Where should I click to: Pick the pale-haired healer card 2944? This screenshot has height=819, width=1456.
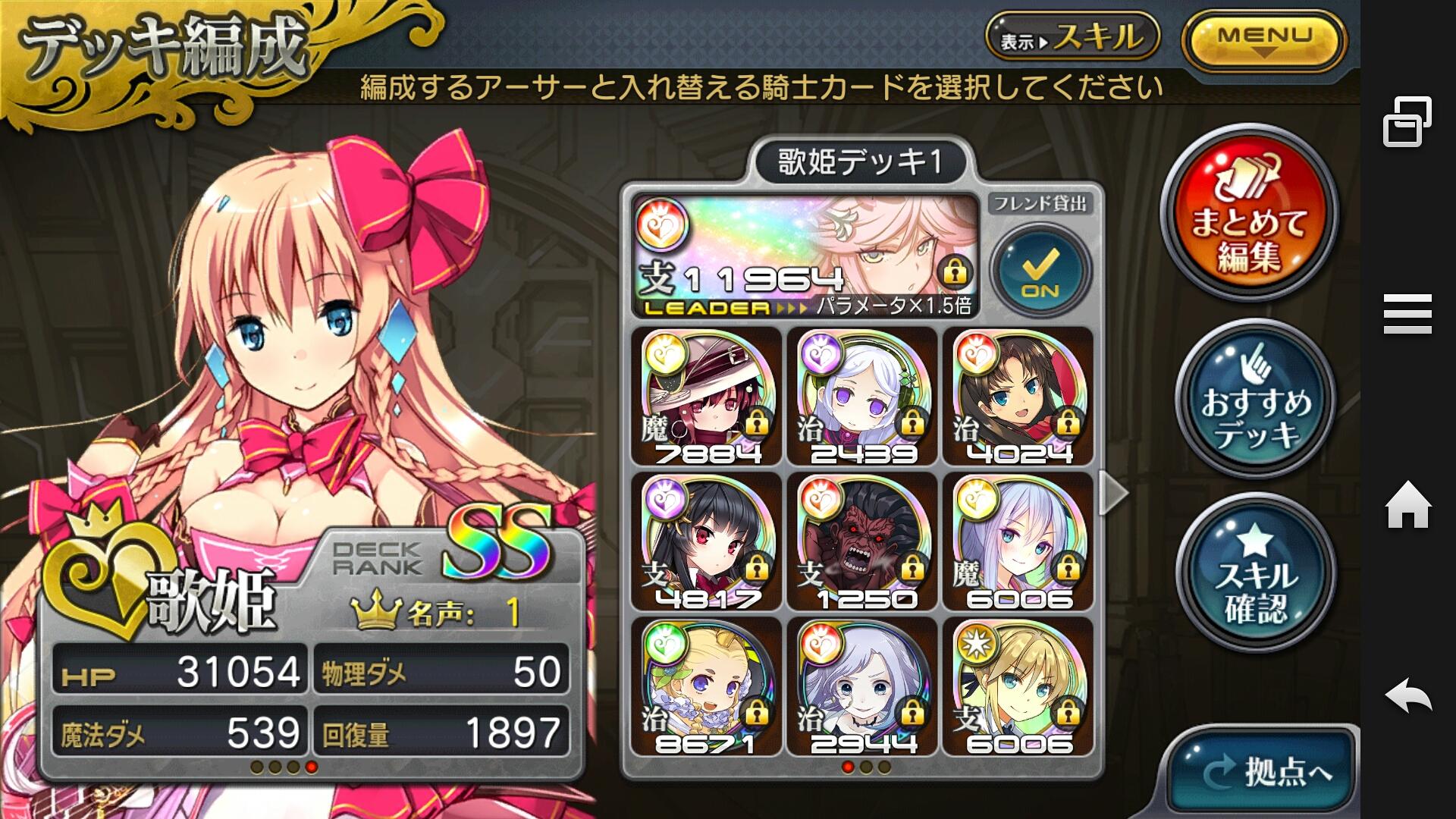[x=863, y=686]
